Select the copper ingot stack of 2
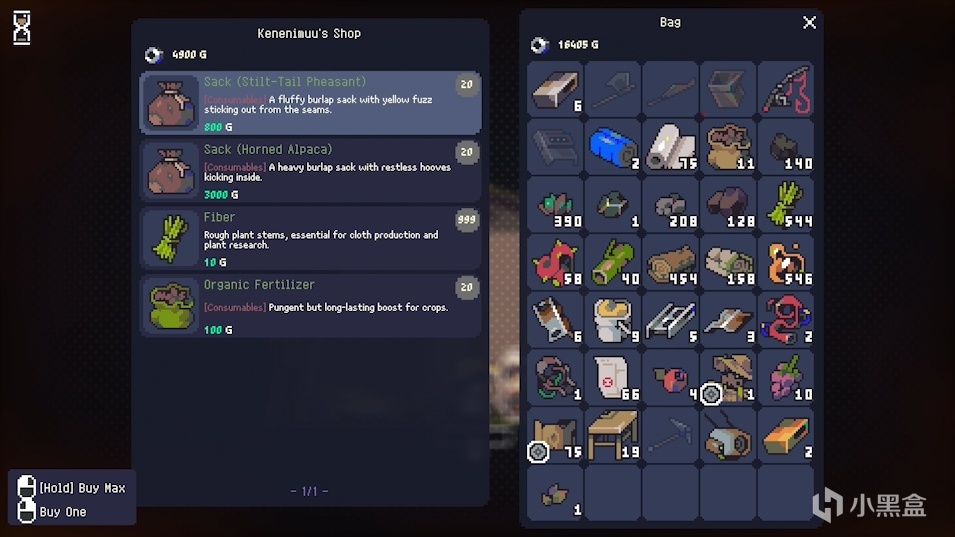Viewport: 955px width, 537px height. coord(786,436)
